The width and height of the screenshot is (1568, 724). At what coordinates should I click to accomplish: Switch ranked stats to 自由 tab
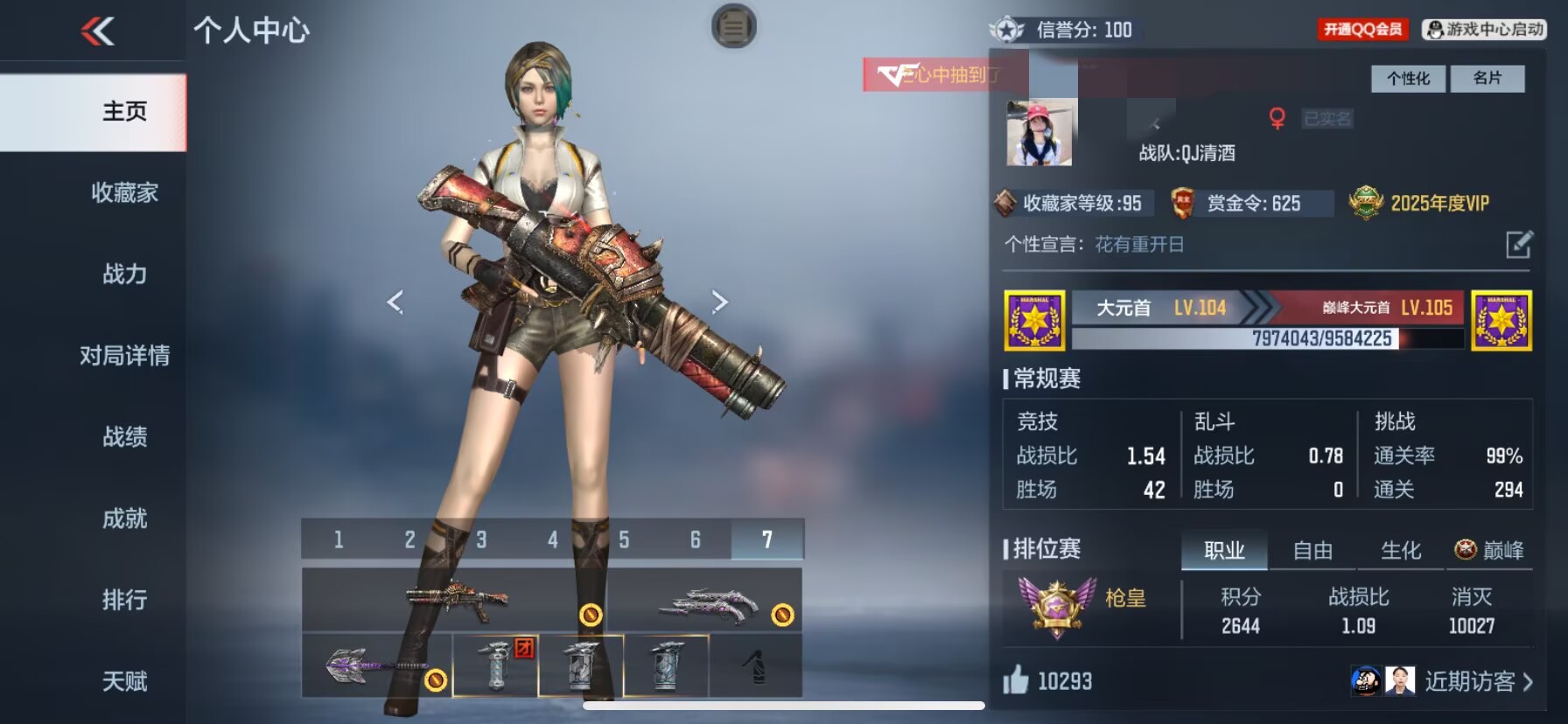pos(1312,550)
